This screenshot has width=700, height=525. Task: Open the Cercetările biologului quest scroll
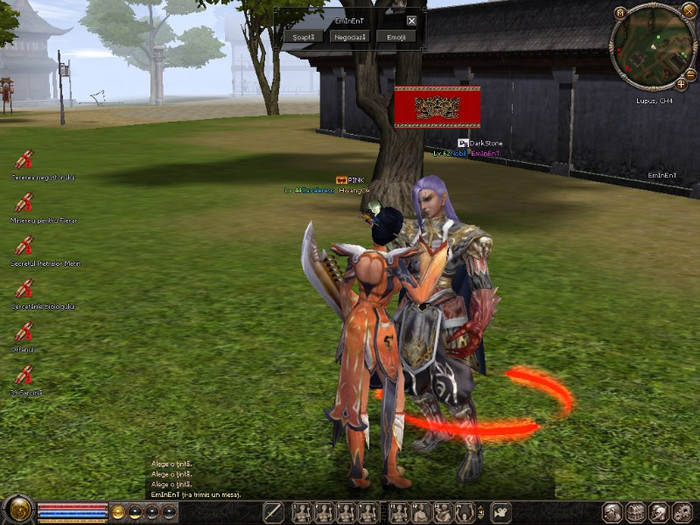pos(24,288)
